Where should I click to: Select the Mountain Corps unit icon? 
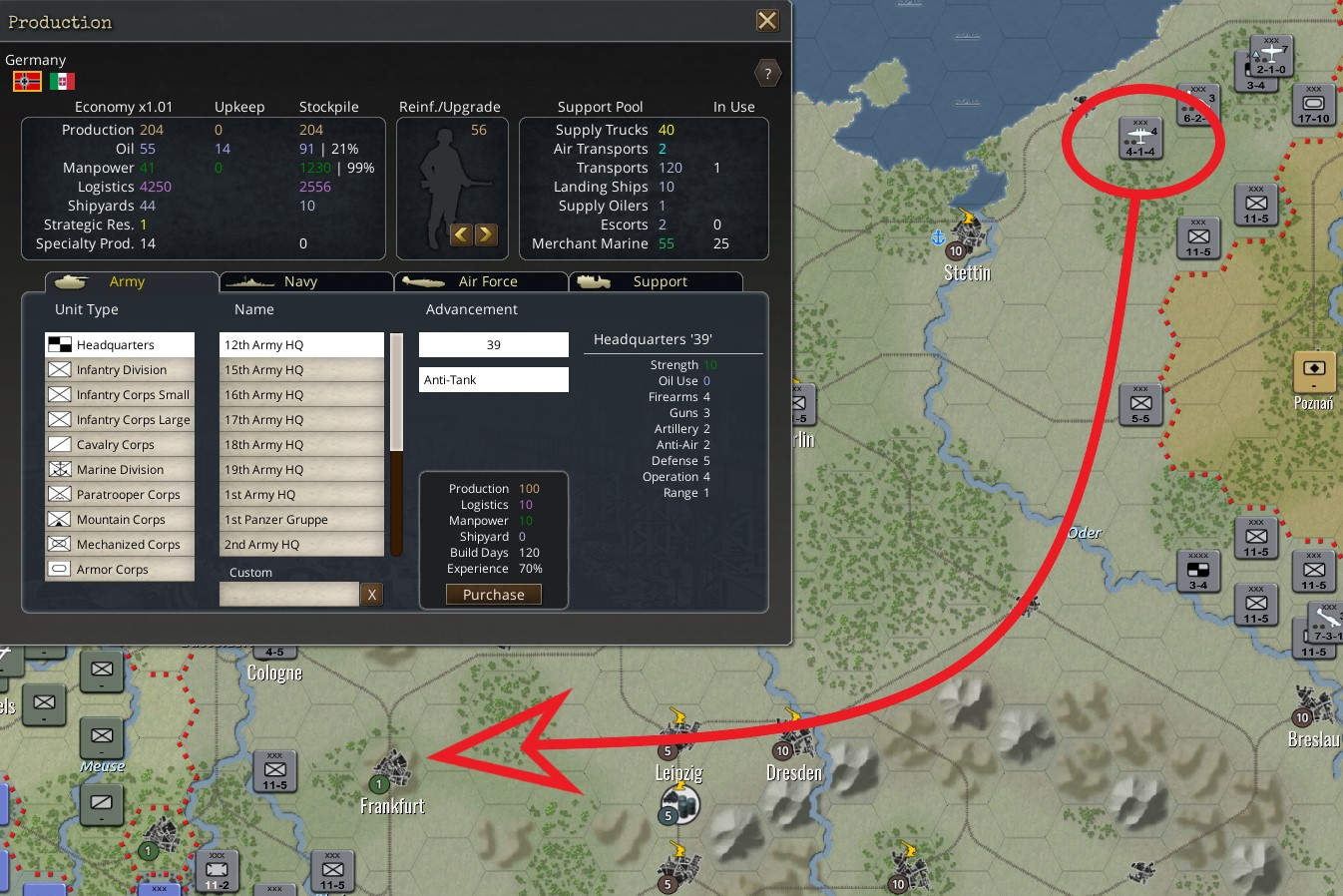(x=61, y=519)
